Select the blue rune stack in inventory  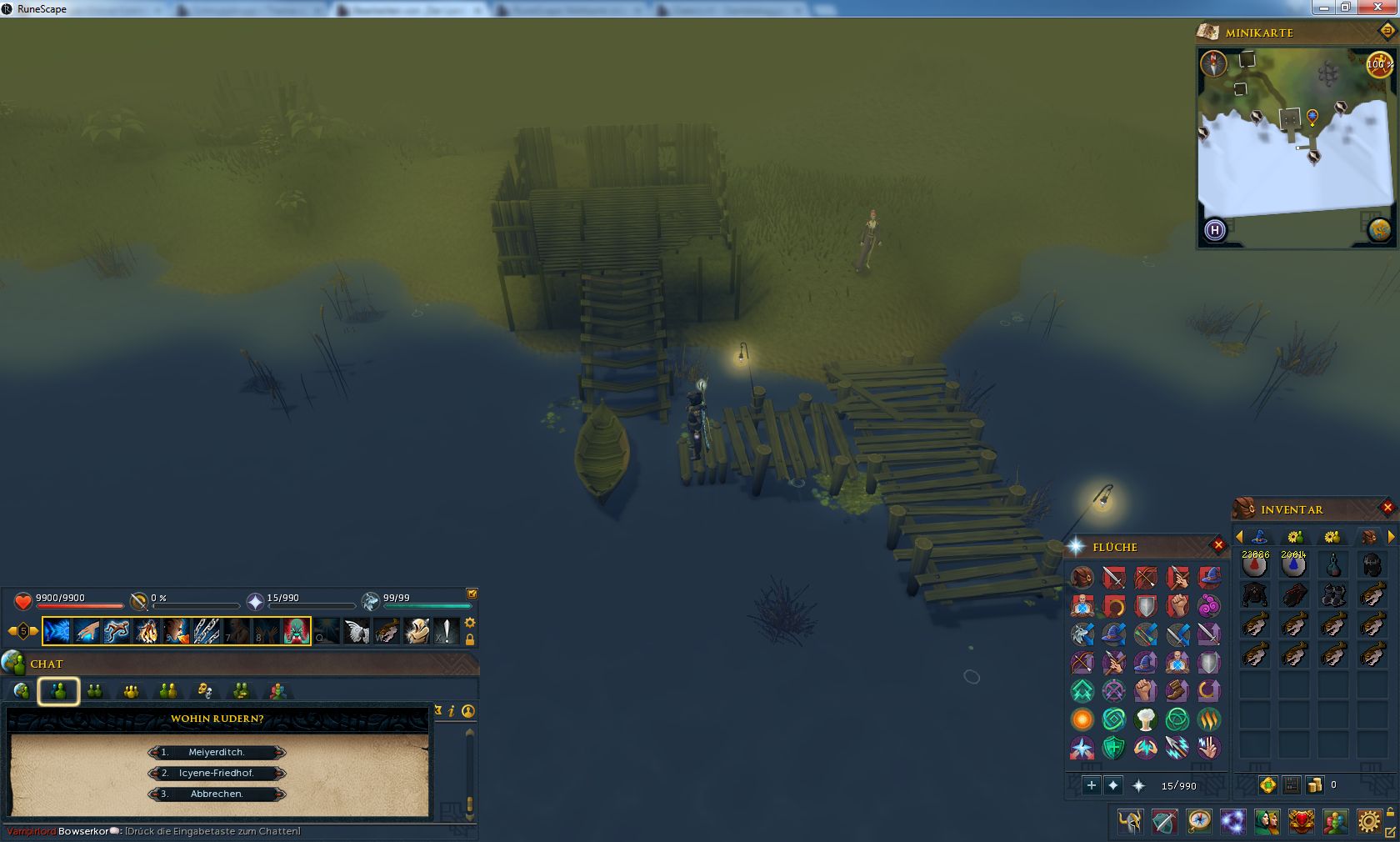pyautogui.click(x=1293, y=565)
